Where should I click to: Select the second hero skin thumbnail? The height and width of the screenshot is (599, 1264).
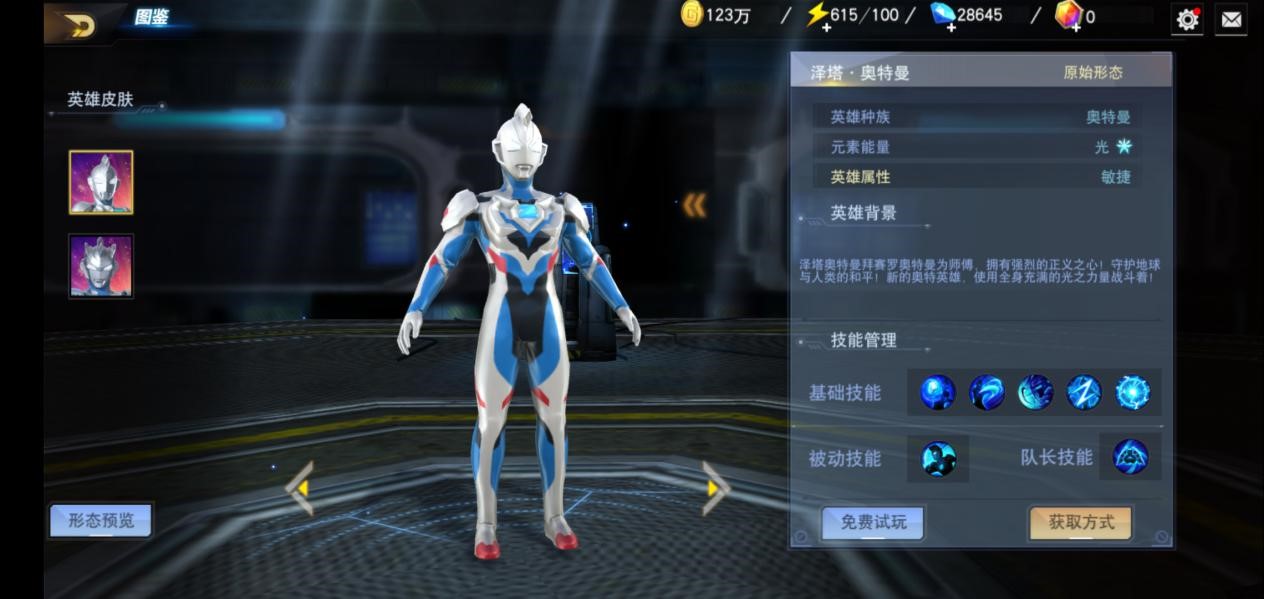coord(101,266)
